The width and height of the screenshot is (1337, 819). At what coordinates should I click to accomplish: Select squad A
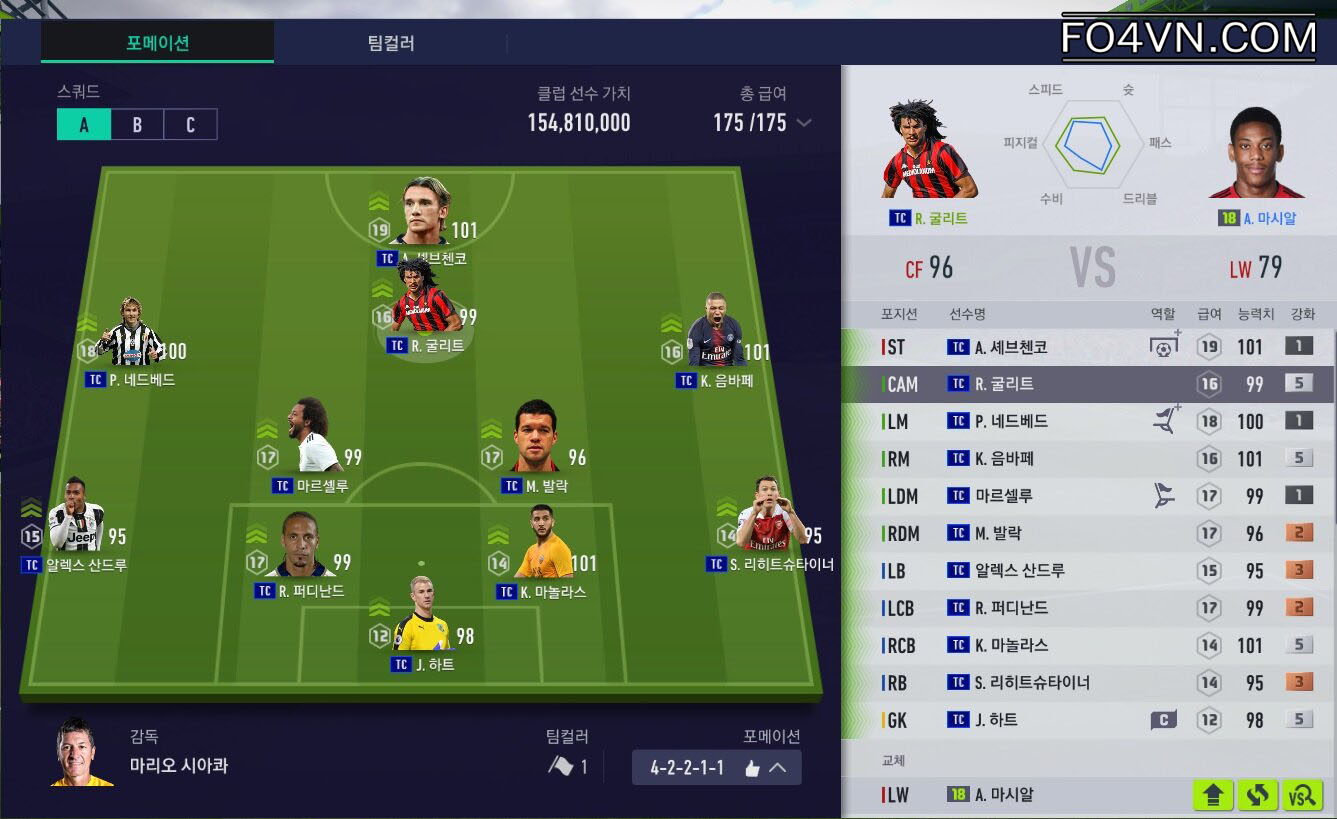point(84,124)
